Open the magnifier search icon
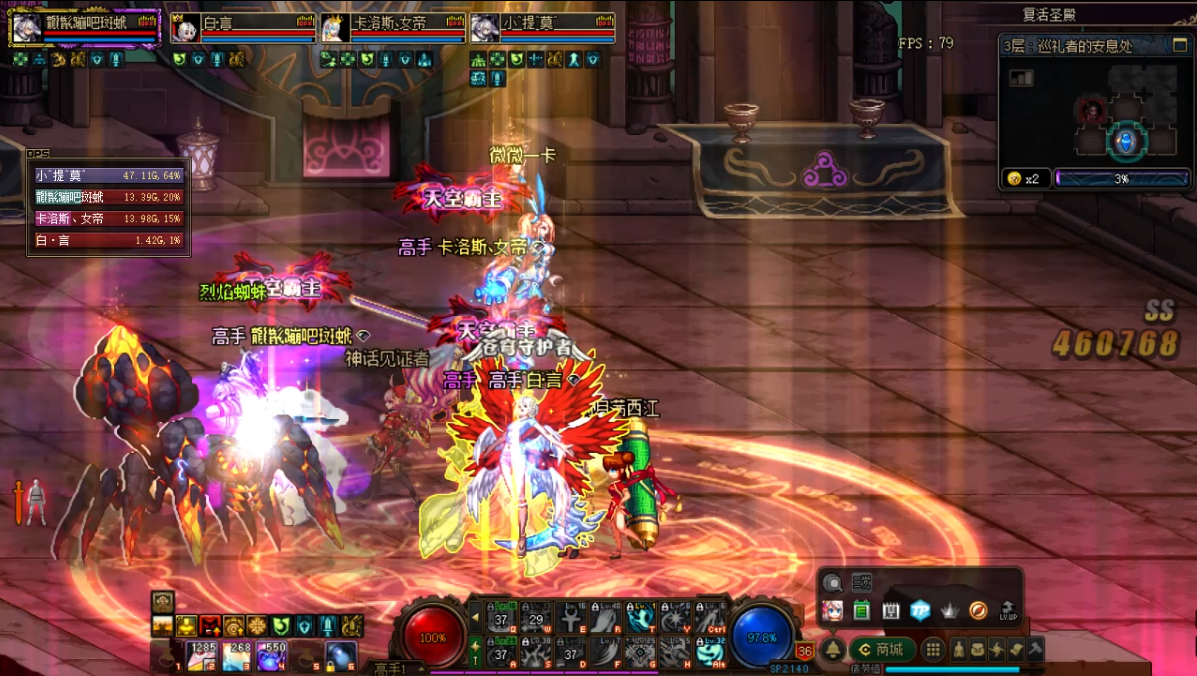1197x676 pixels. 832,583
